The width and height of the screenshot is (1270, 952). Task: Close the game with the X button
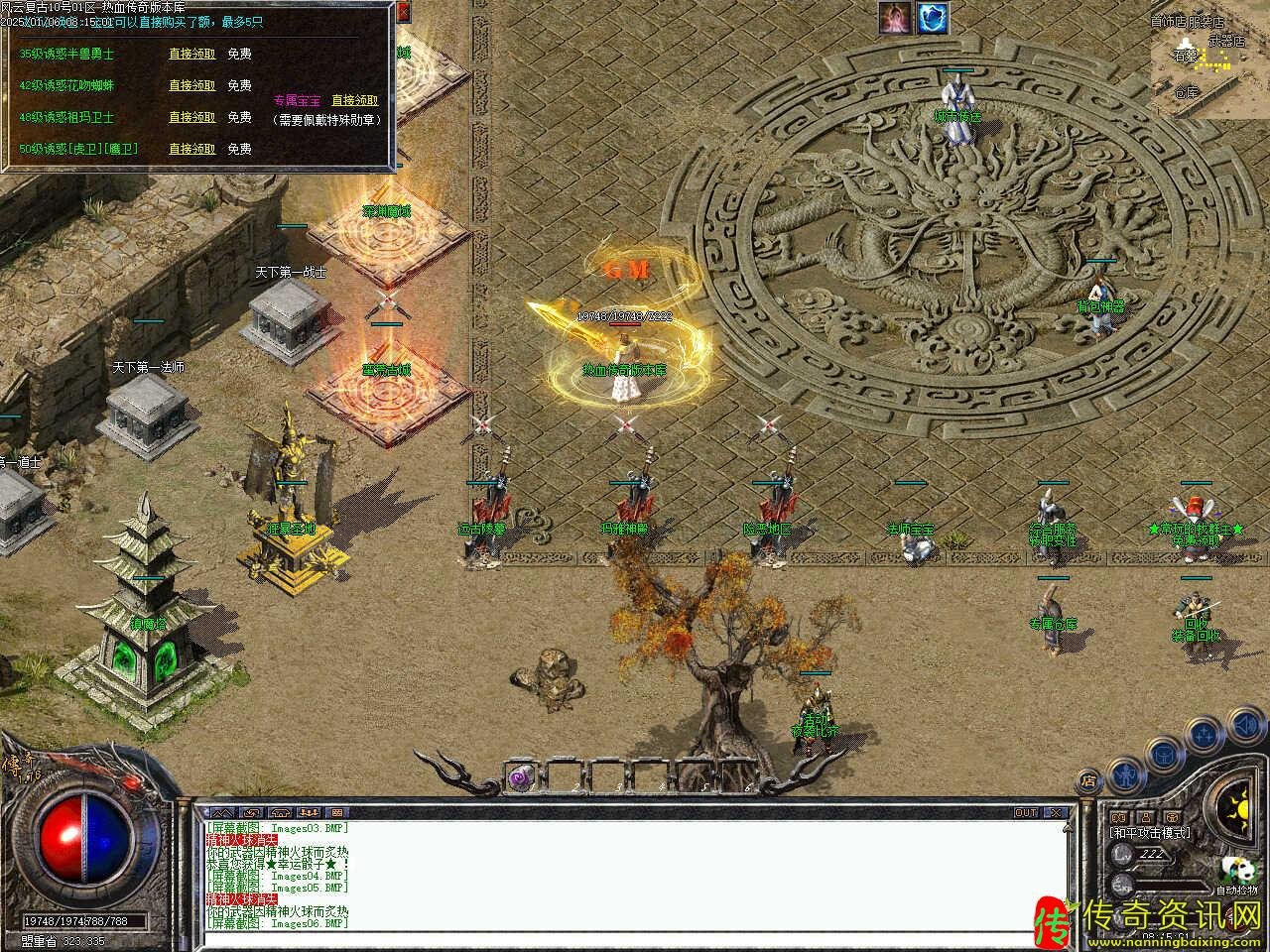click(1056, 812)
